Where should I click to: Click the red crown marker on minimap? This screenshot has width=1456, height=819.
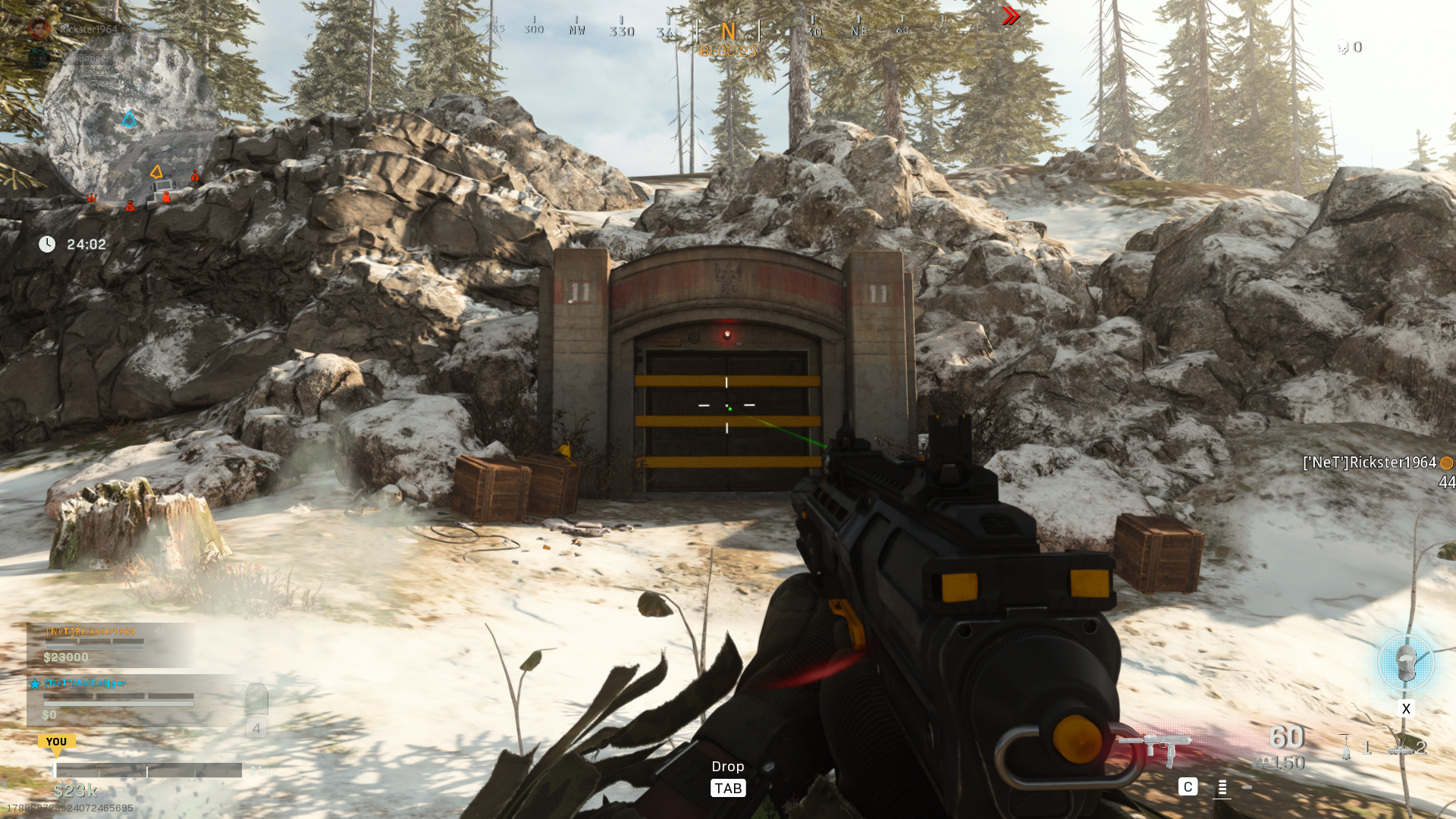pyautogui.click(x=91, y=198)
